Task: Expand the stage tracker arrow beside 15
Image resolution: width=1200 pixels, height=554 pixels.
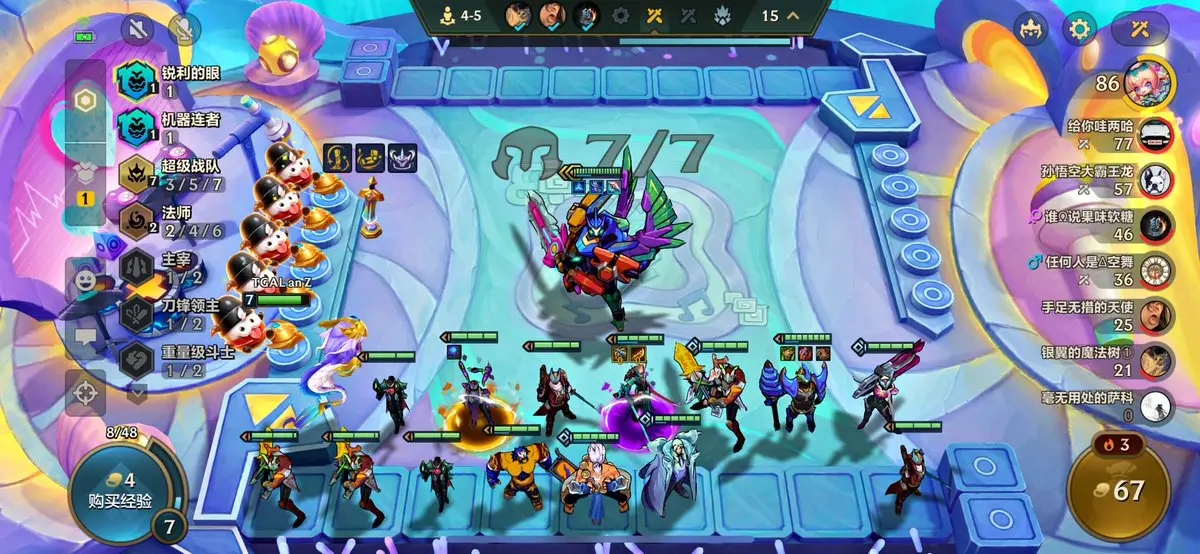Action: (793, 15)
